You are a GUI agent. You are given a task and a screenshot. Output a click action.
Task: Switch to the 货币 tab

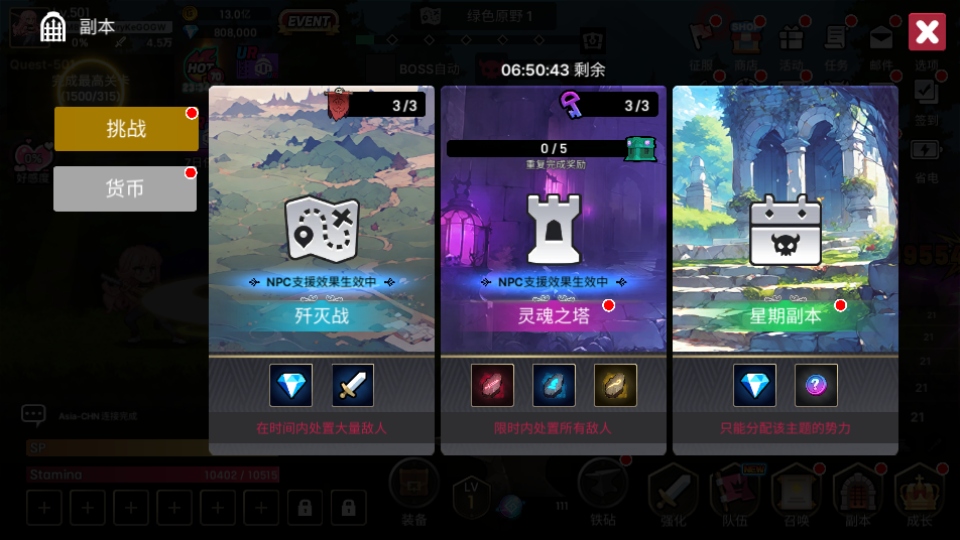[125, 189]
